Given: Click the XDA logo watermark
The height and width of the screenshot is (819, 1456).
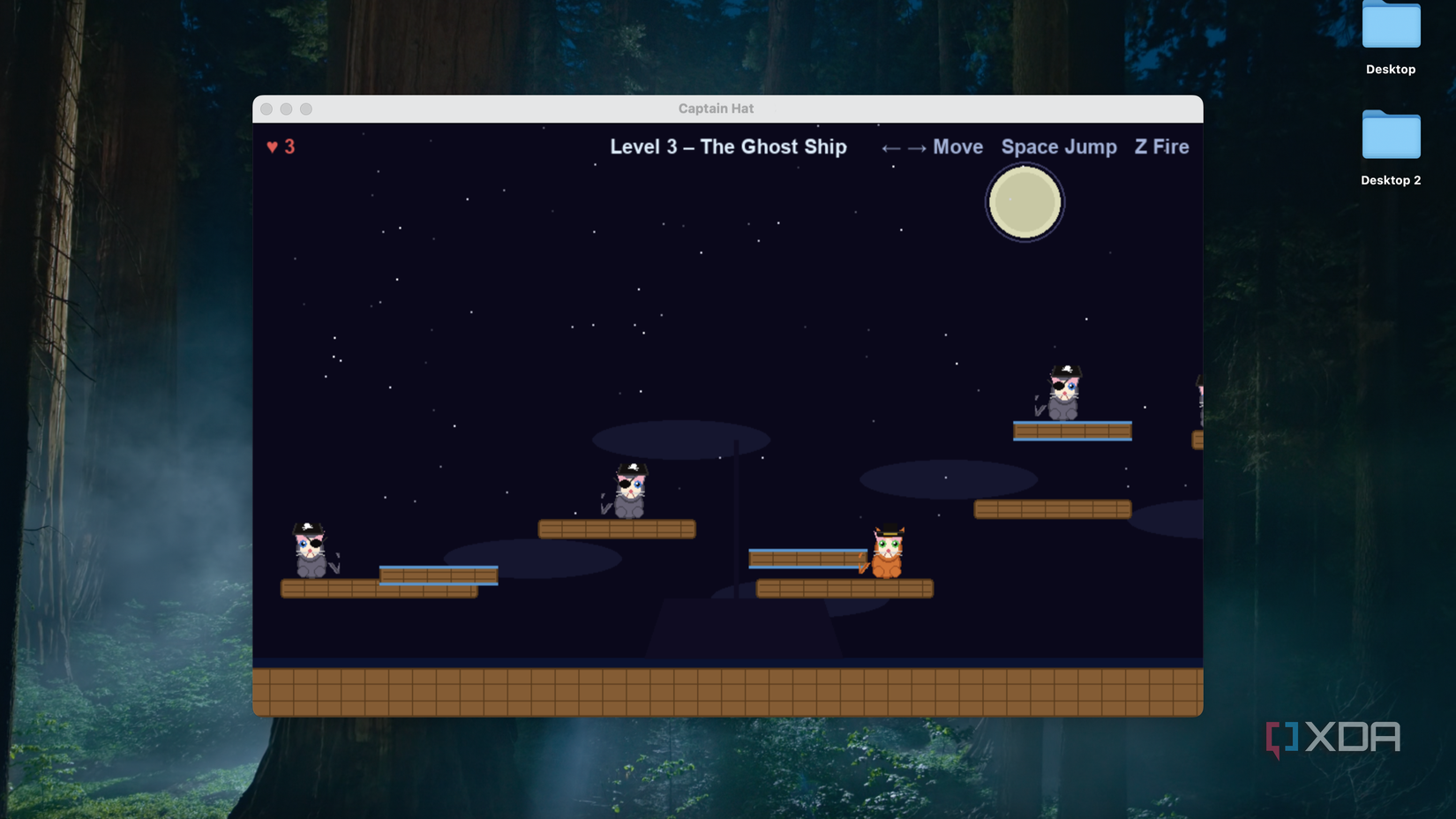Looking at the screenshot, I should coord(1332,738).
